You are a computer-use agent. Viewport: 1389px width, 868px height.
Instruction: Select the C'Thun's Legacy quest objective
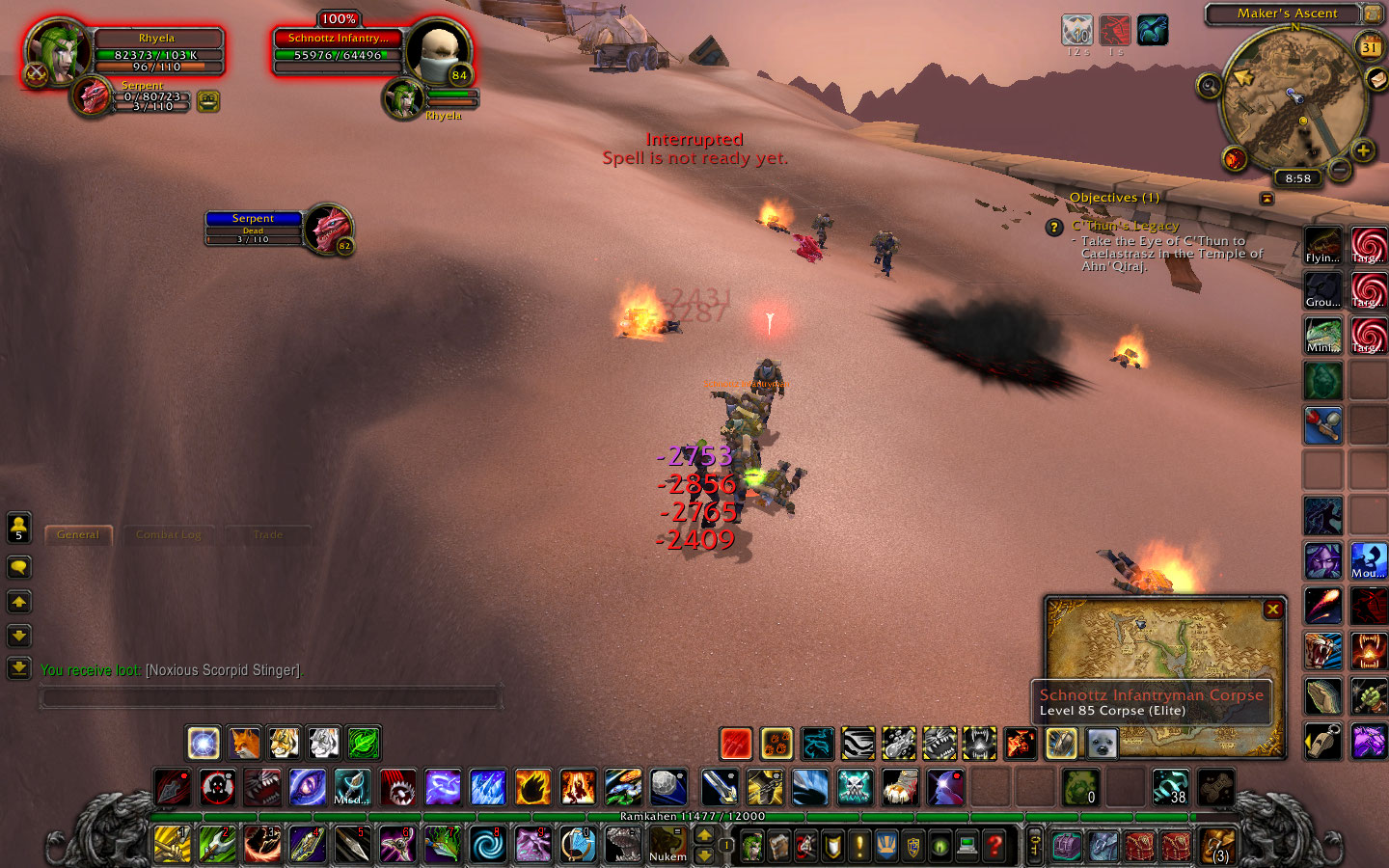(x=1125, y=226)
